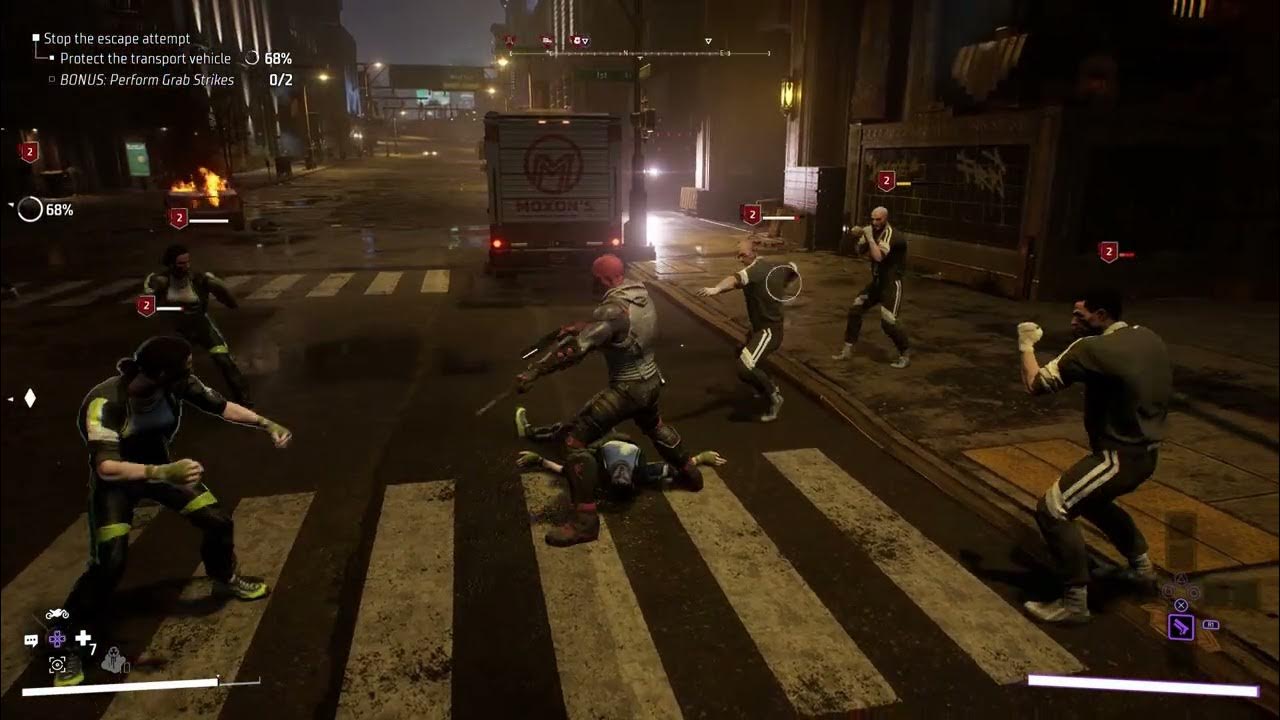Expand the downward chevron beside the compass enemy marker
1280x720 pixels.
click(585, 42)
